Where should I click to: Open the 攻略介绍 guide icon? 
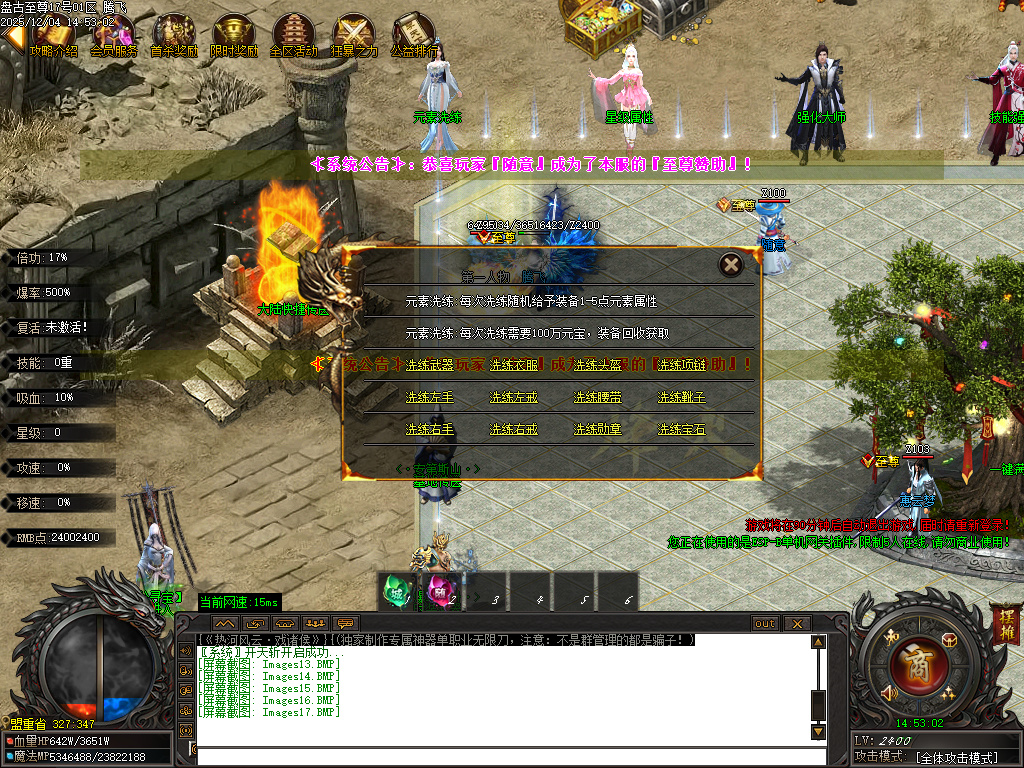tap(54, 34)
